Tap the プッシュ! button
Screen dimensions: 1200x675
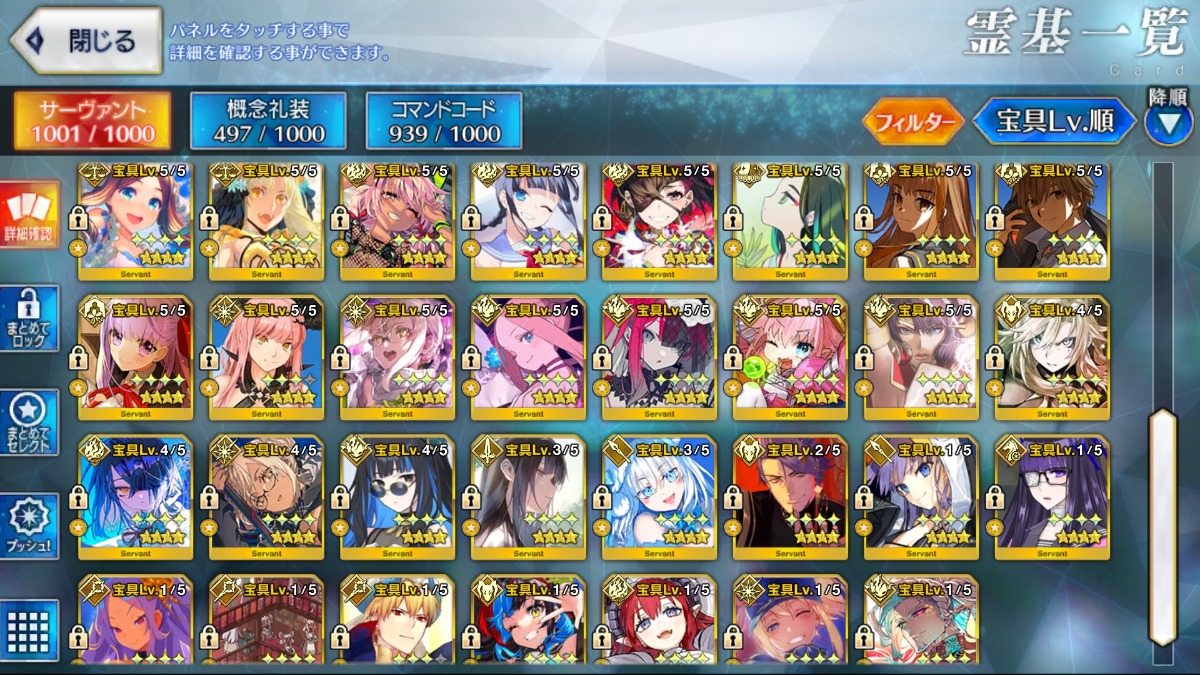tap(30, 527)
